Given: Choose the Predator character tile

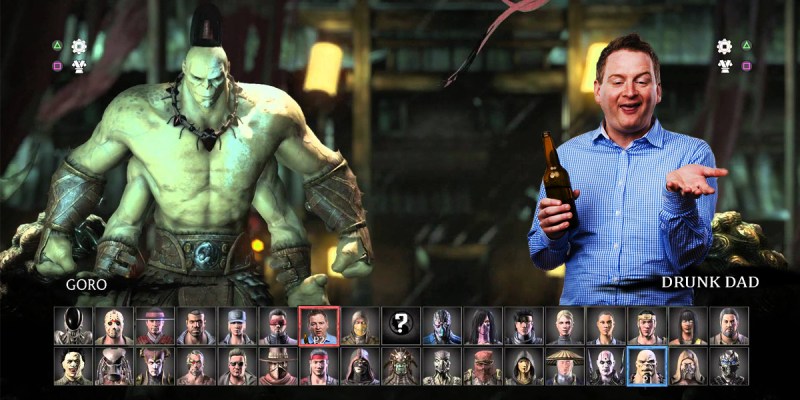Looking at the screenshot, I should tap(114, 366).
